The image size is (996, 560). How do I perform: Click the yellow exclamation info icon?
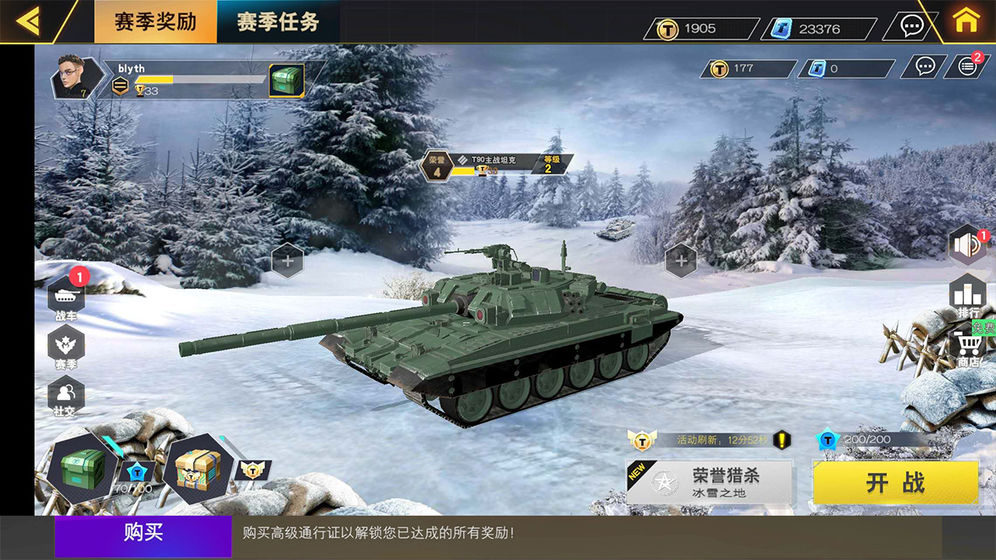coord(781,439)
